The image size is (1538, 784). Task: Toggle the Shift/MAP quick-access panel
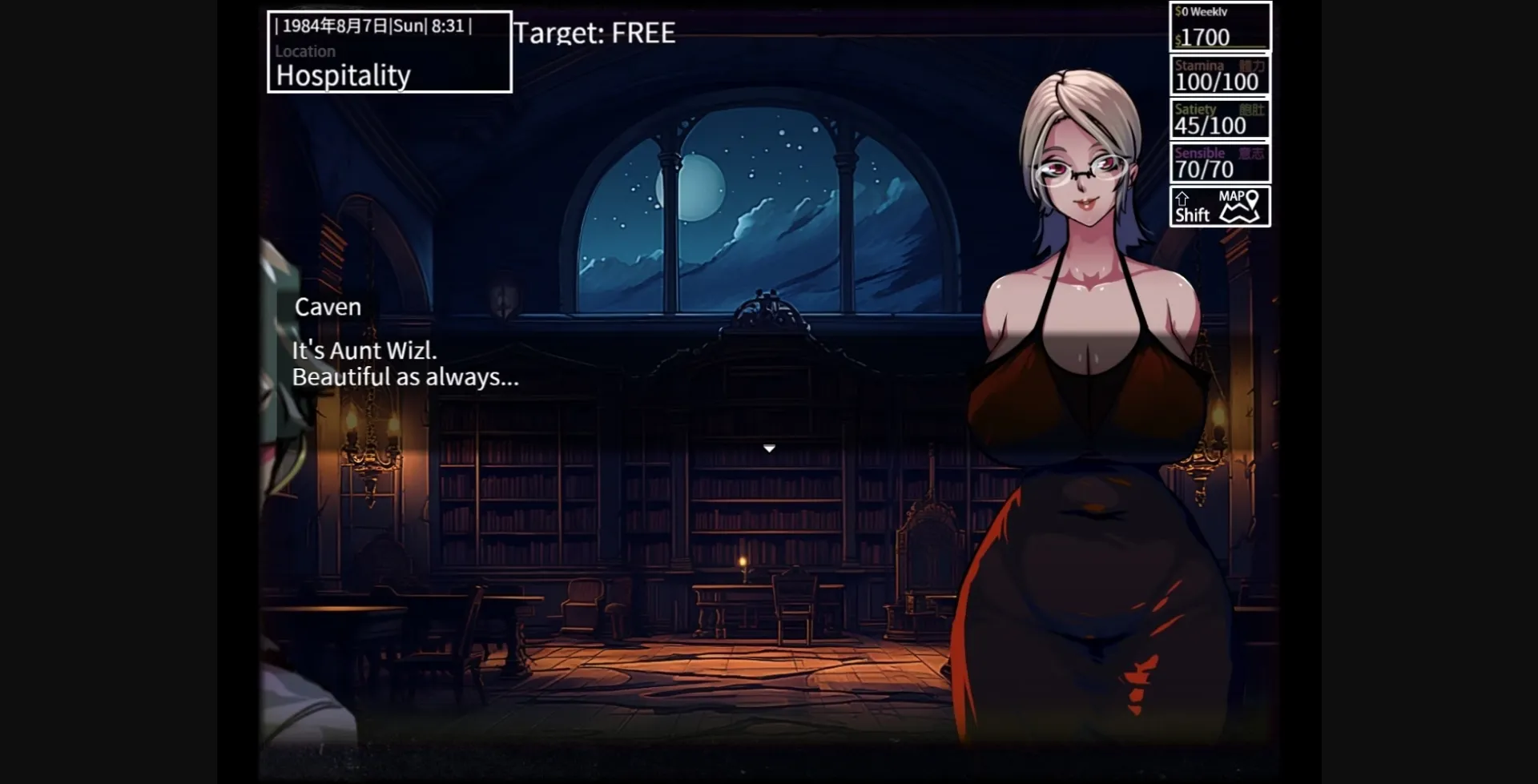point(1220,205)
